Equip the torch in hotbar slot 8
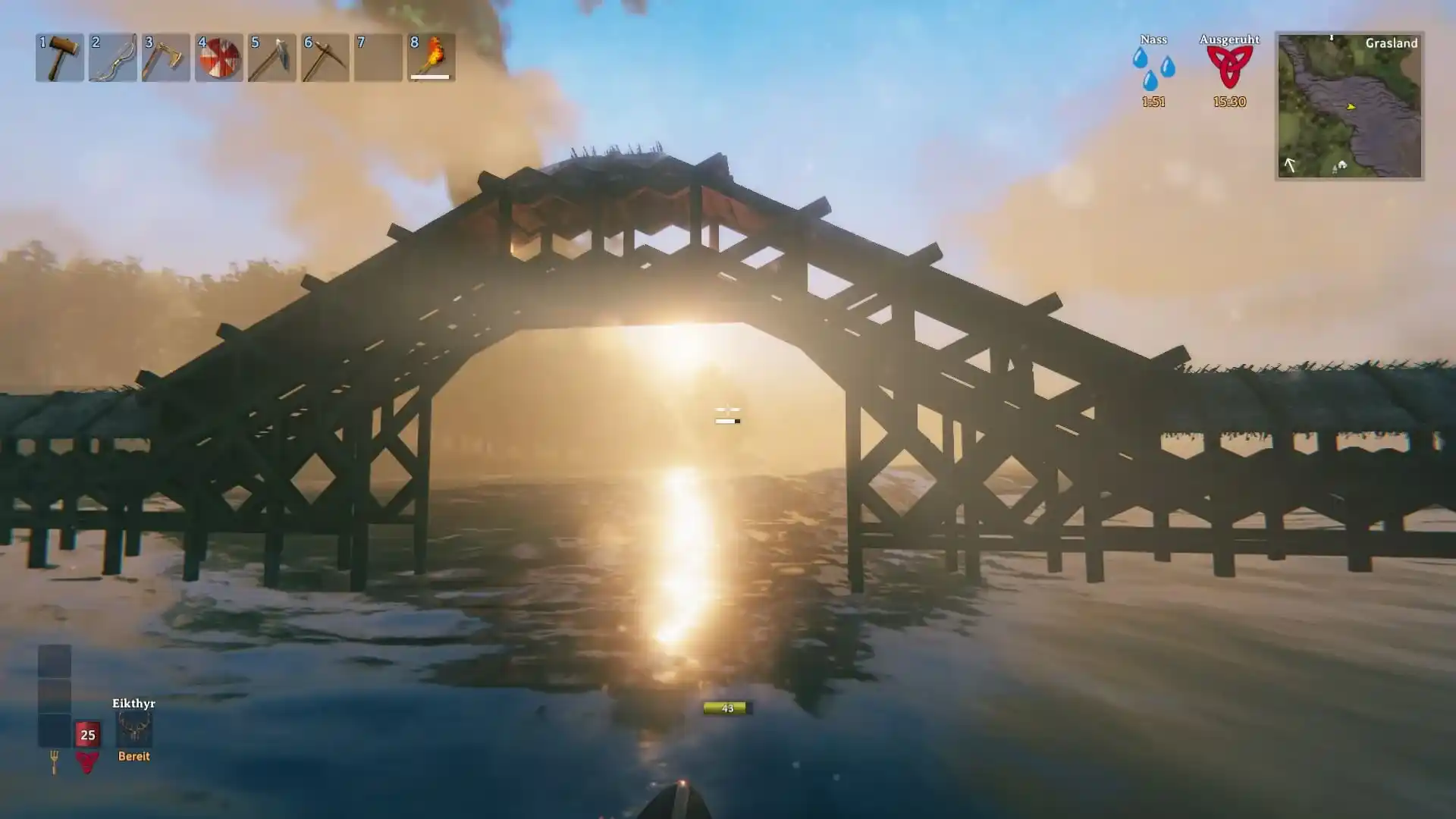This screenshot has width=1456, height=819. pos(429,57)
